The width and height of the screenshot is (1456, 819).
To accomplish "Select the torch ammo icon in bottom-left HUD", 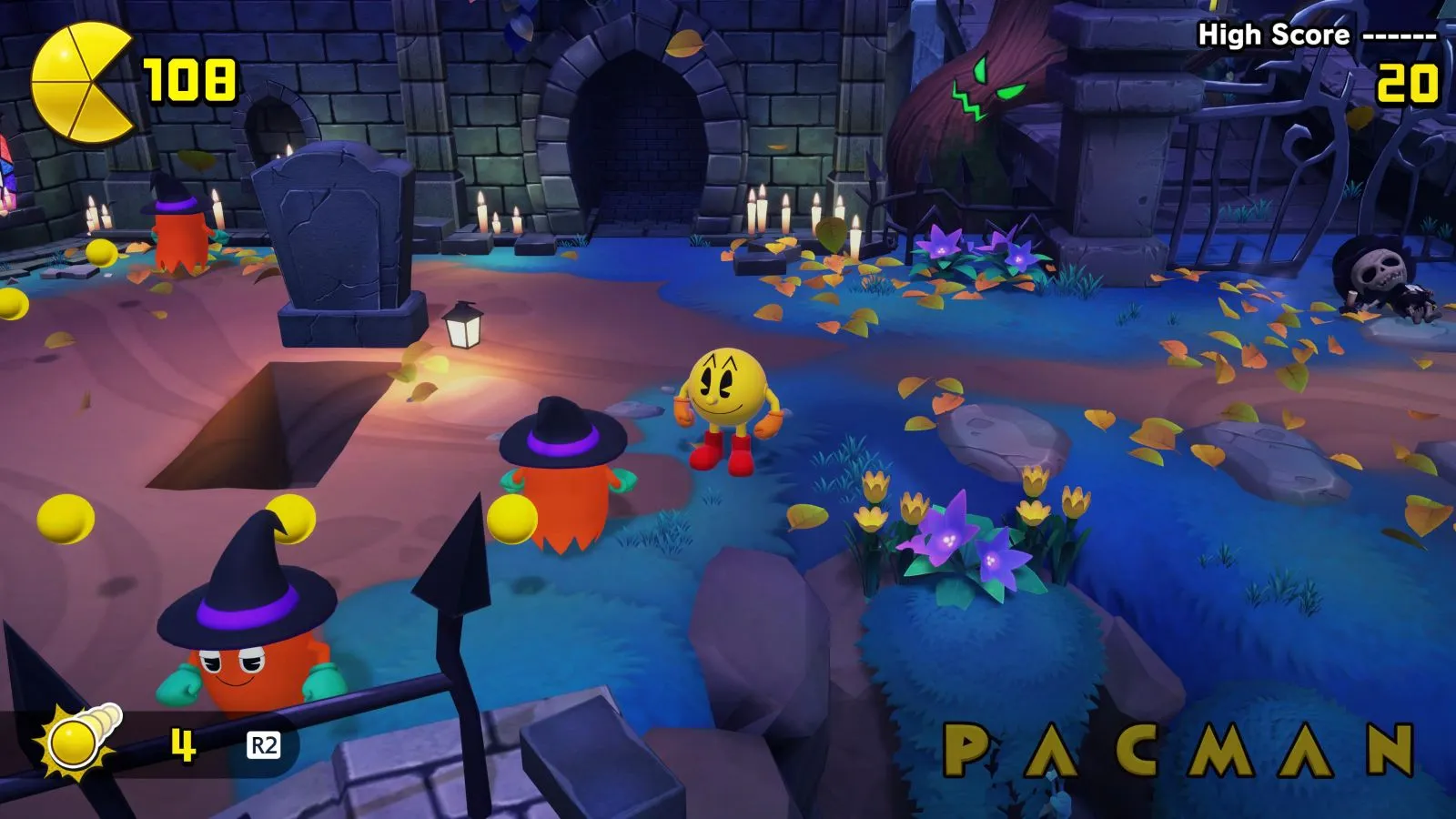I will coord(71,740).
